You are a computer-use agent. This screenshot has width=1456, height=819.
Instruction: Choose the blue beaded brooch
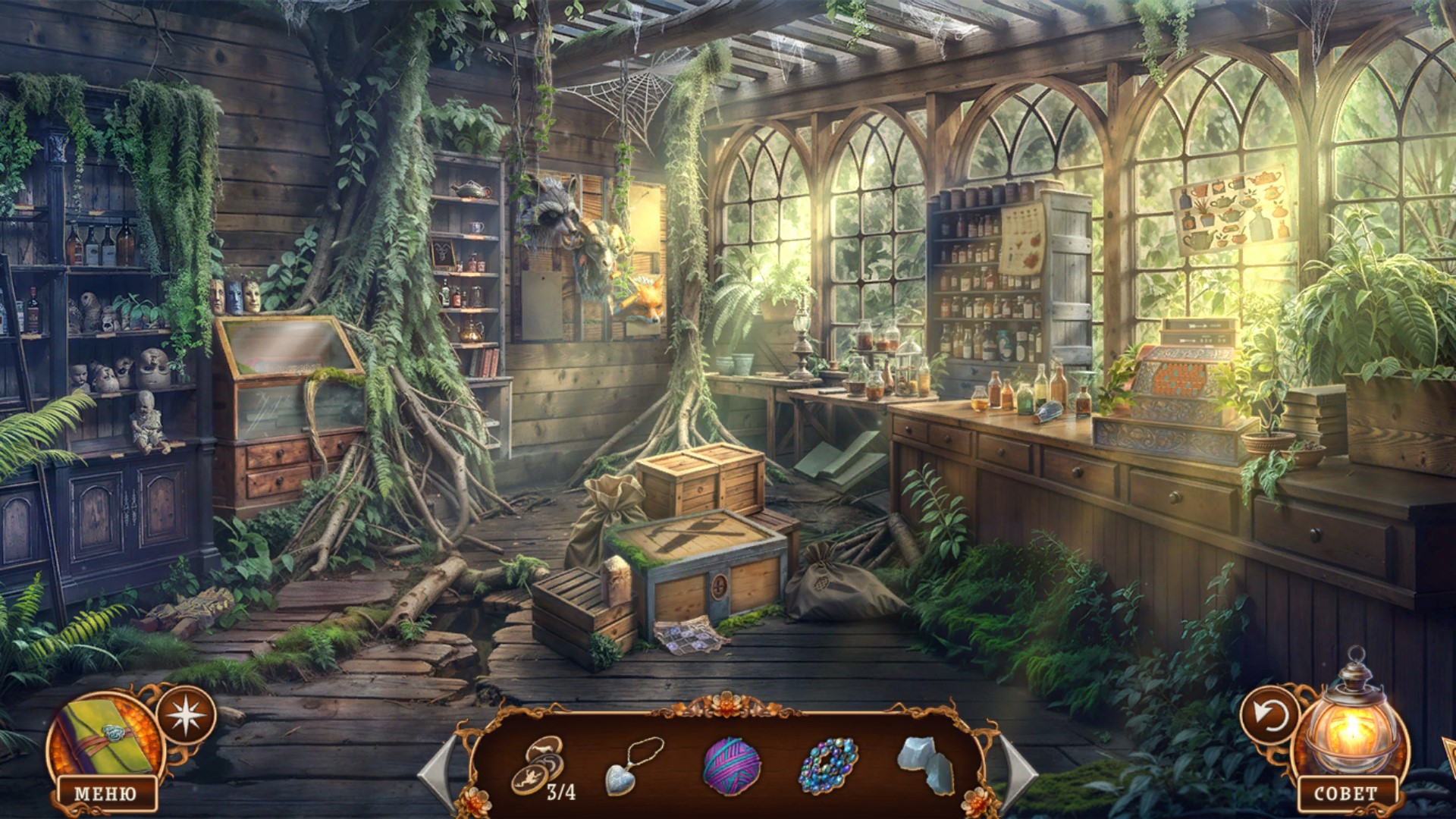coord(828,765)
